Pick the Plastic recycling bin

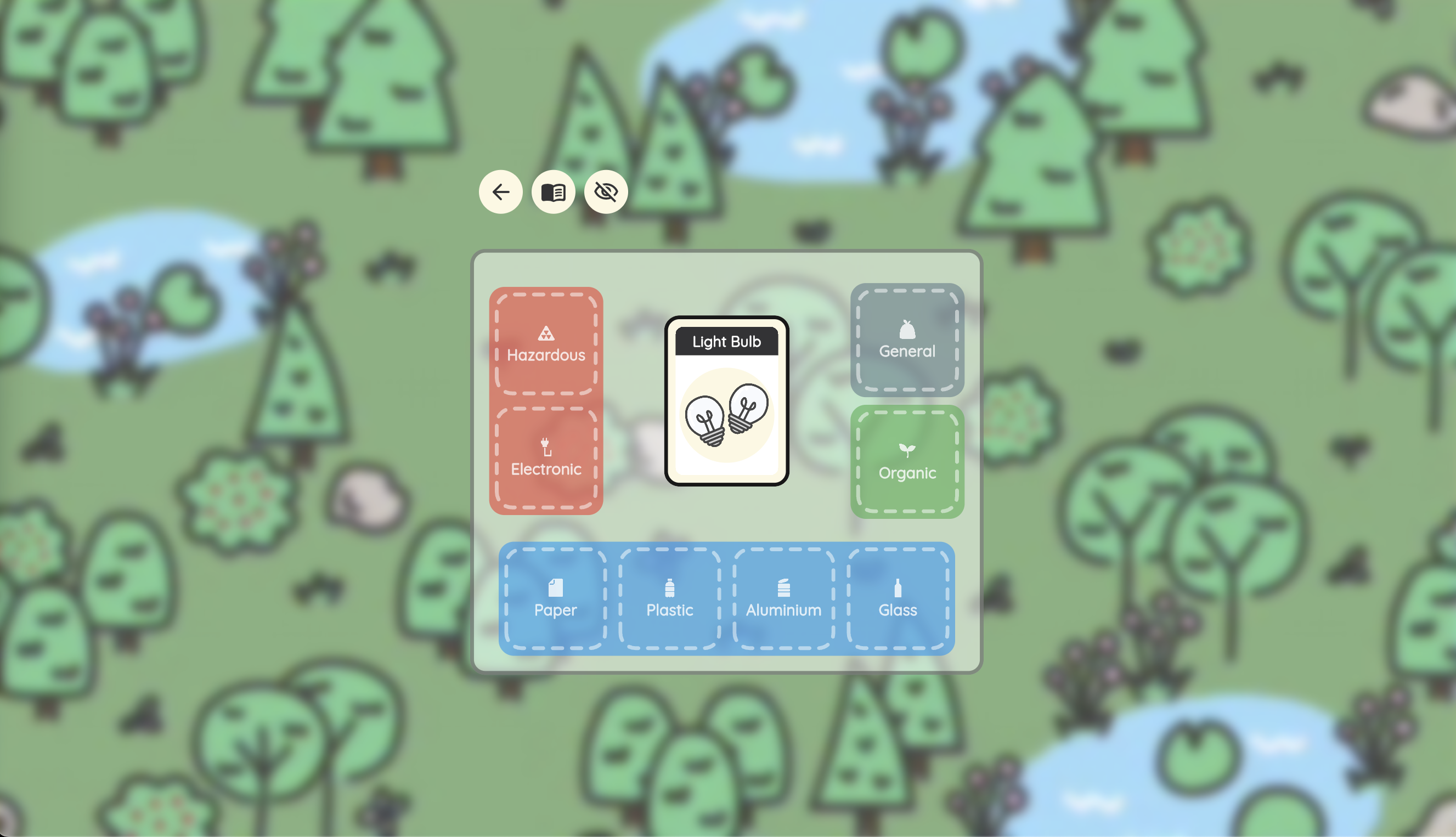coord(669,598)
